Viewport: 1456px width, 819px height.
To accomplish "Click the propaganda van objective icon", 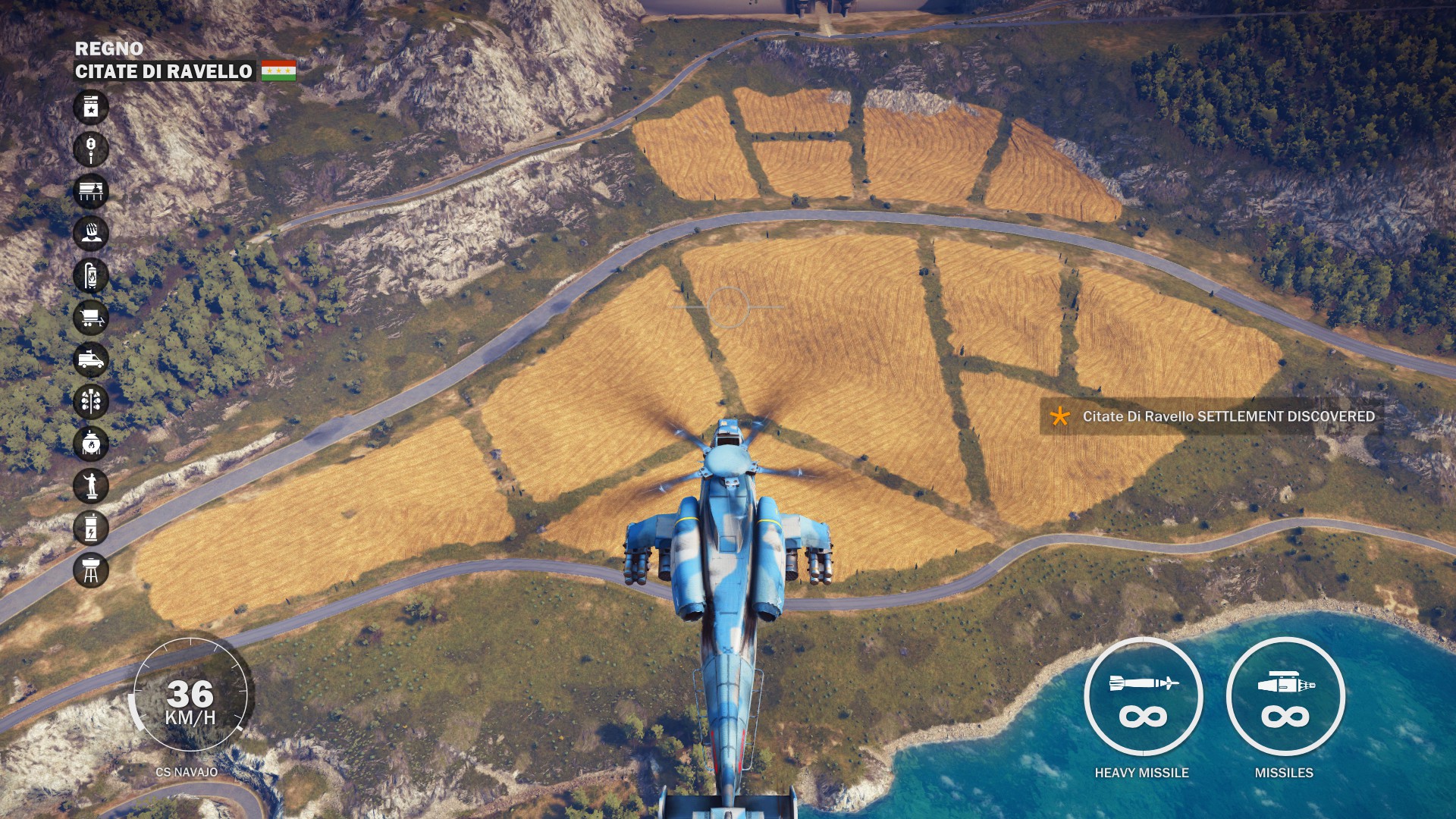I will pos(91,359).
